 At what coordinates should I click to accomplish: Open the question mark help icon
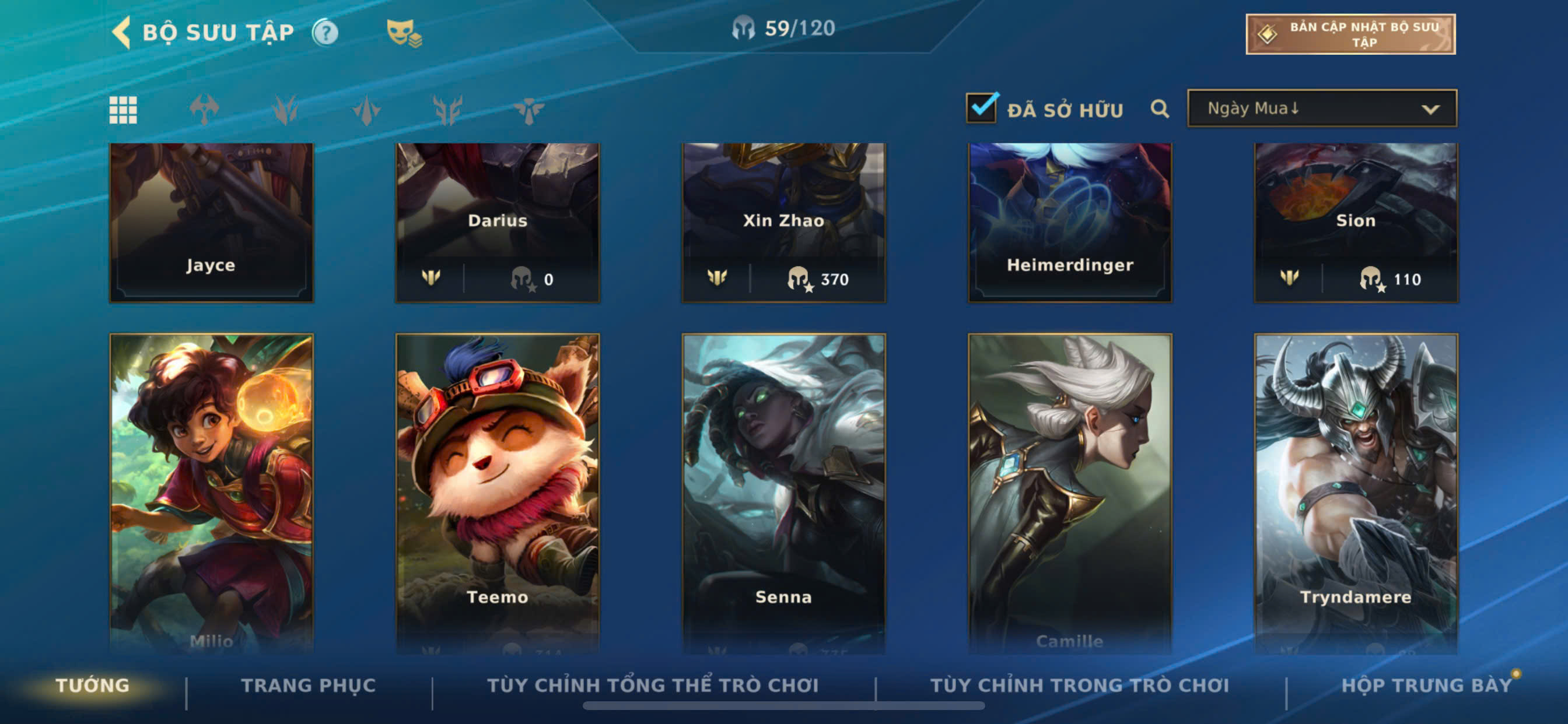[x=325, y=32]
